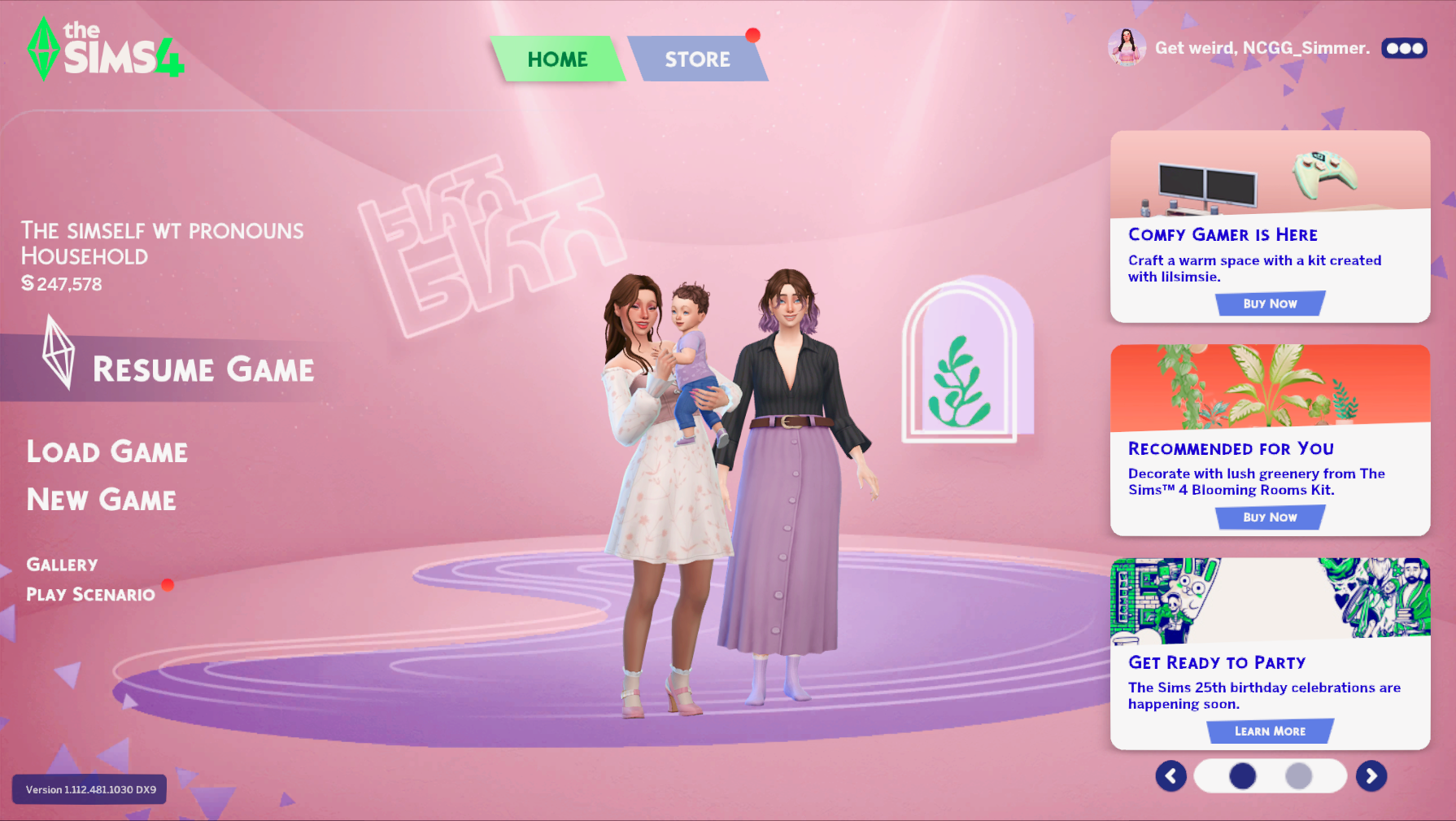This screenshot has width=1456, height=821.
Task: Click the simoleon symbol next to household funds
Action: [x=28, y=284]
